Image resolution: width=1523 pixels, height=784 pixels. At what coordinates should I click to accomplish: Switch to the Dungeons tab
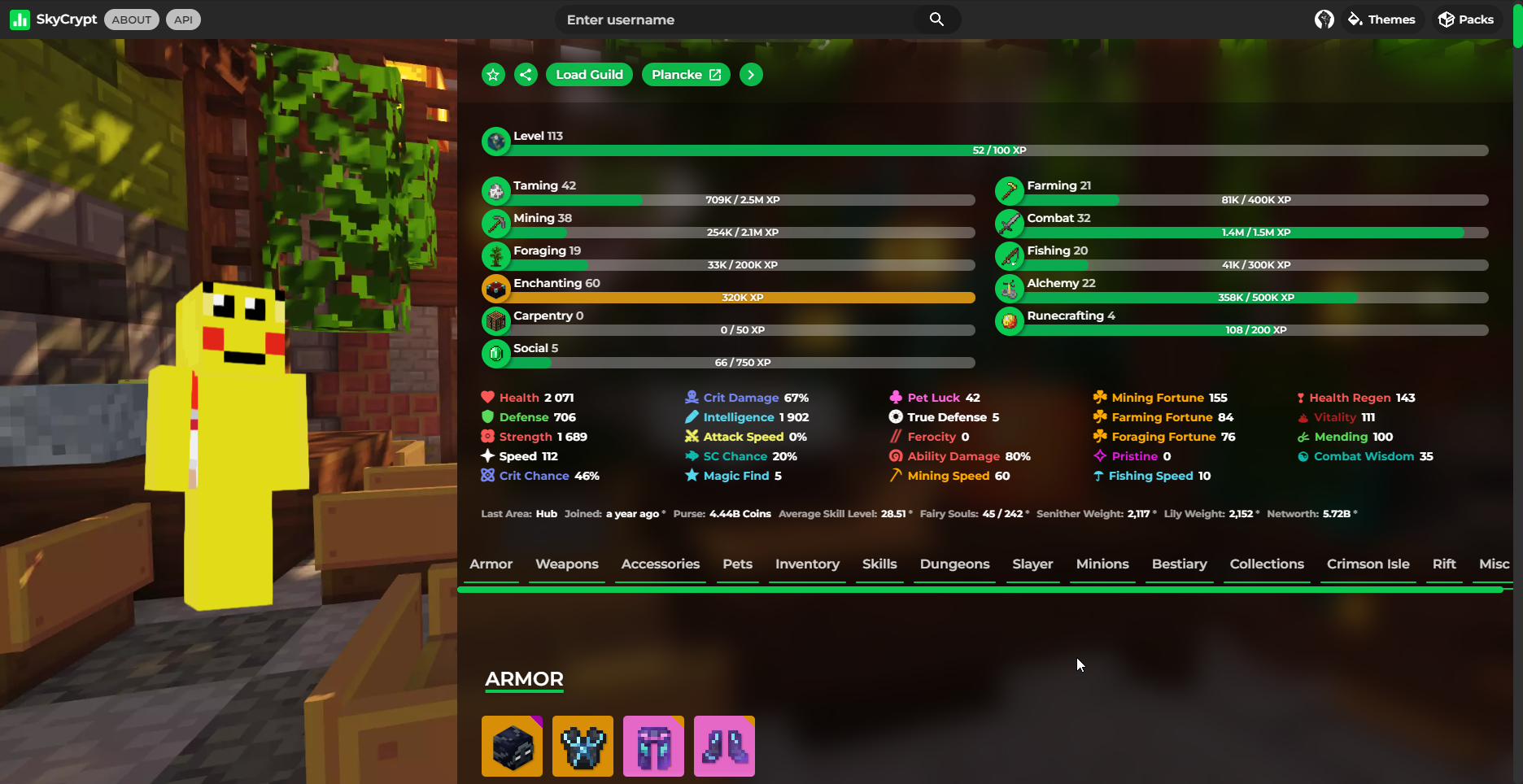pyautogui.click(x=954, y=564)
